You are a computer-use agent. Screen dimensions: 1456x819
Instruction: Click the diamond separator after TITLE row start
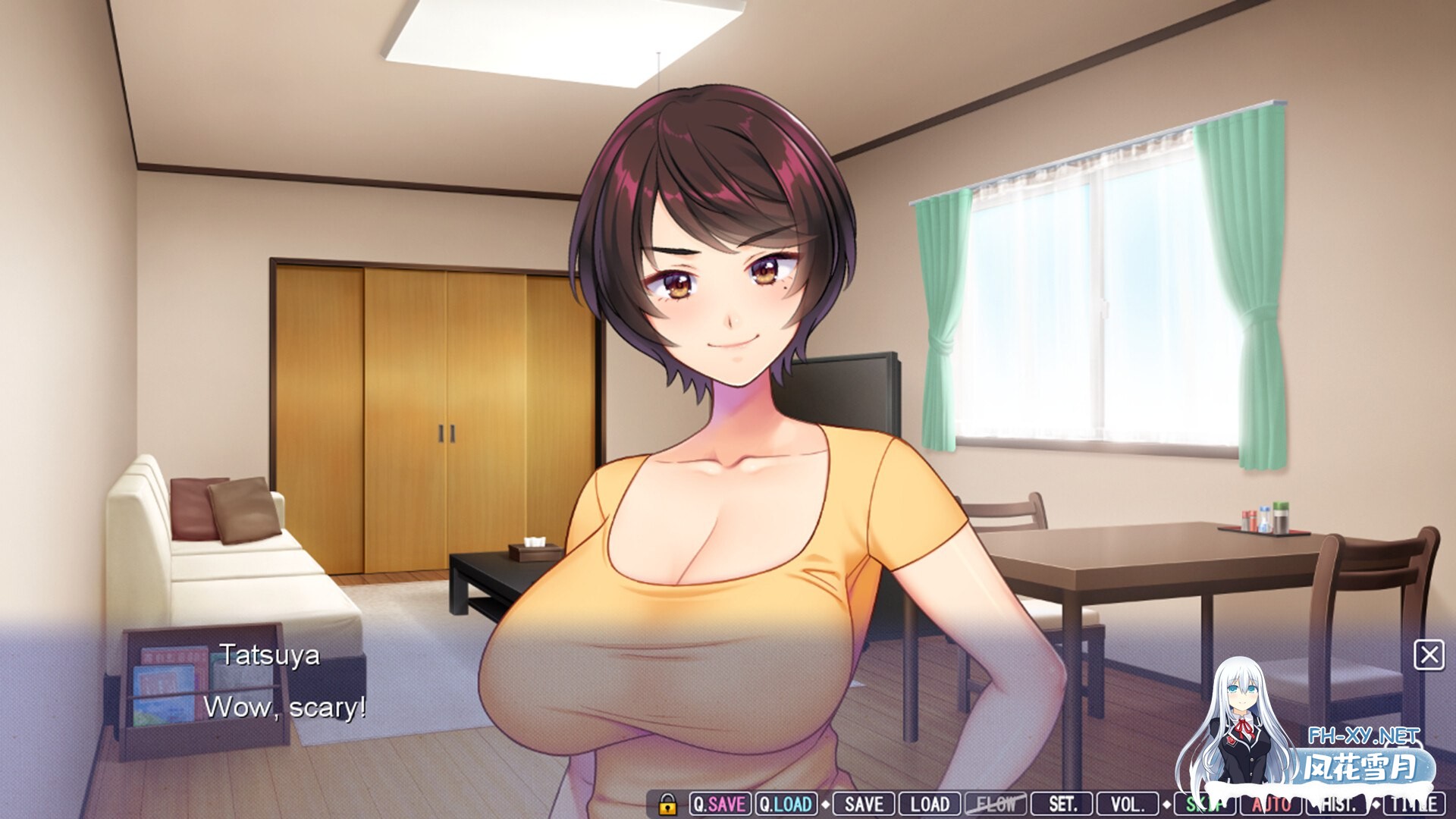(1376, 803)
